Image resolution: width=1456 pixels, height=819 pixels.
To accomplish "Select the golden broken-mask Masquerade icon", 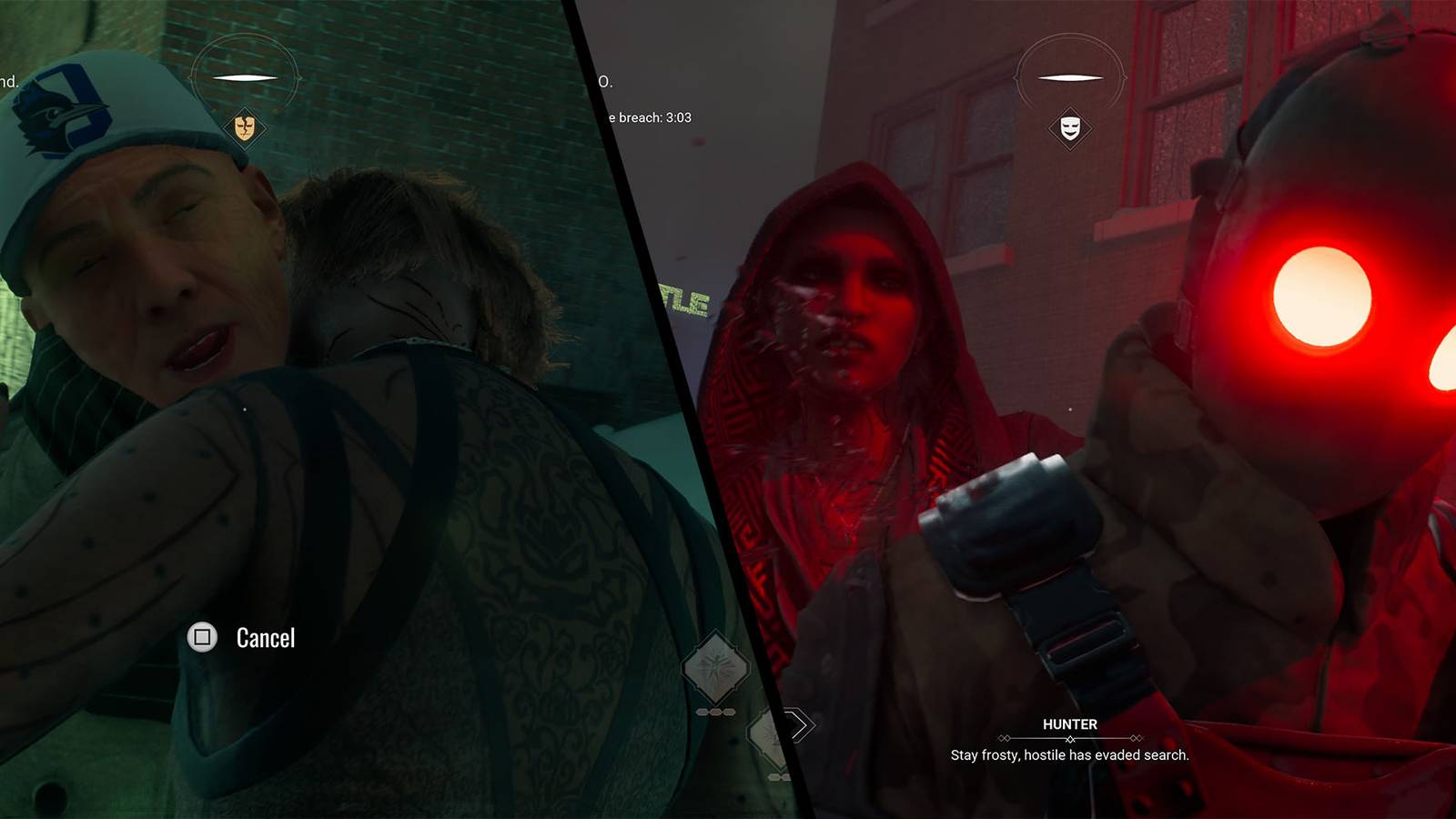I will point(245,127).
